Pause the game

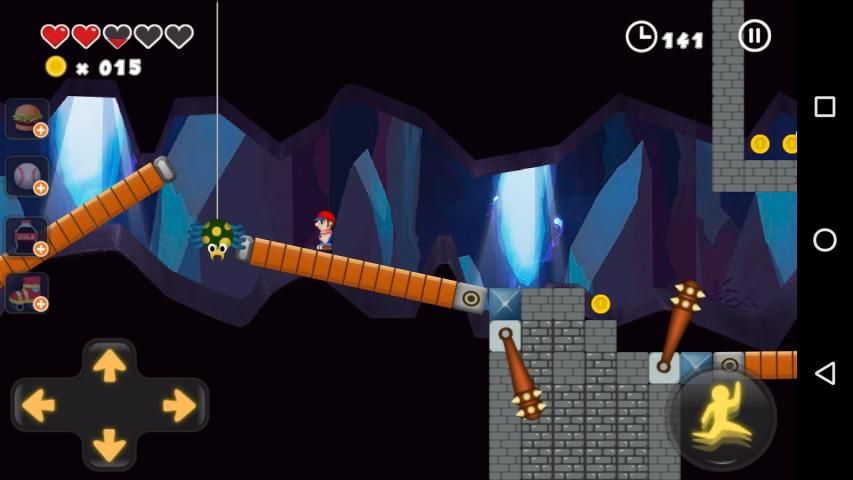coord(755,36)
